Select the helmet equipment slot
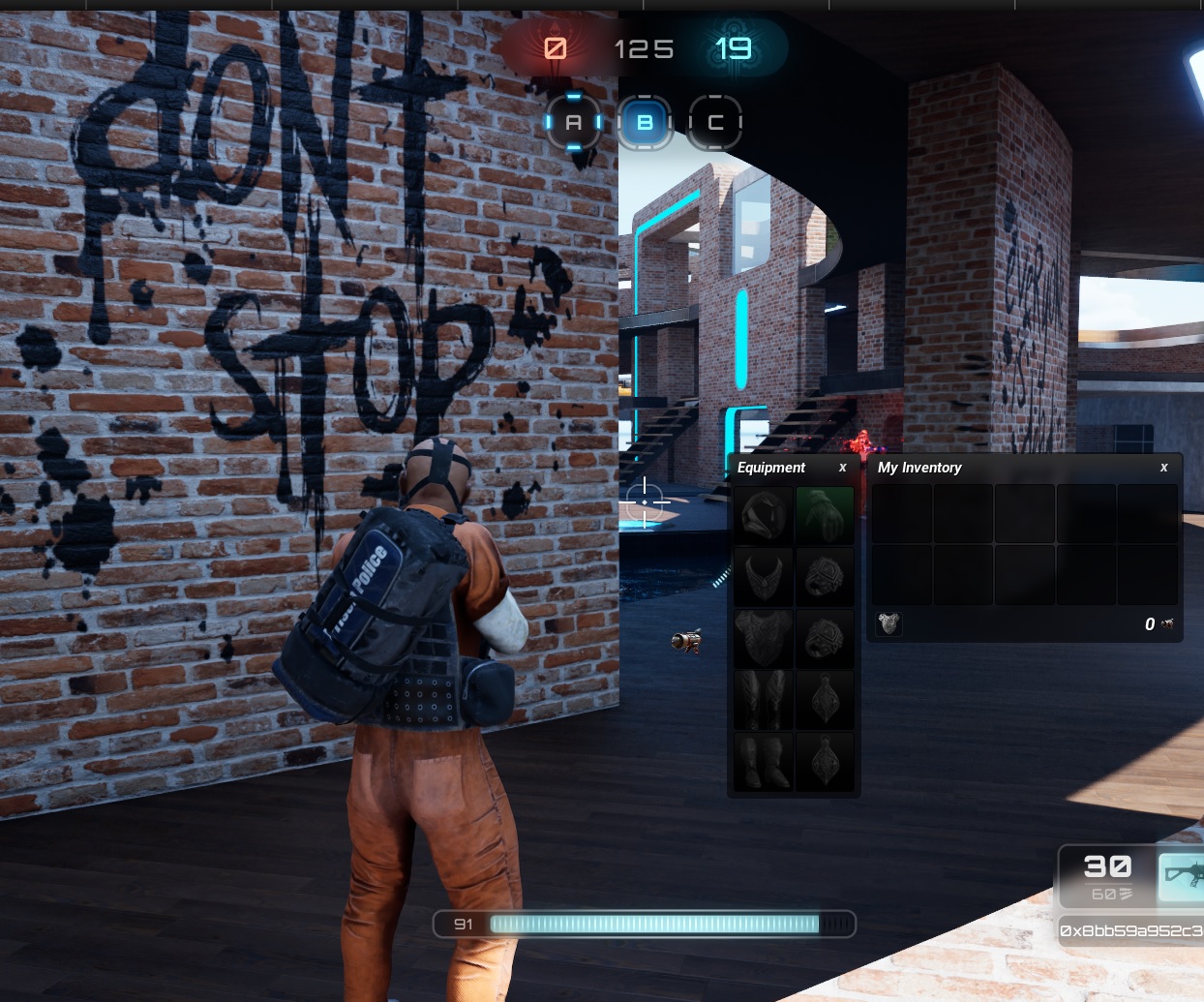This screenshot has width=1204, height=1002. pos(764,515)
